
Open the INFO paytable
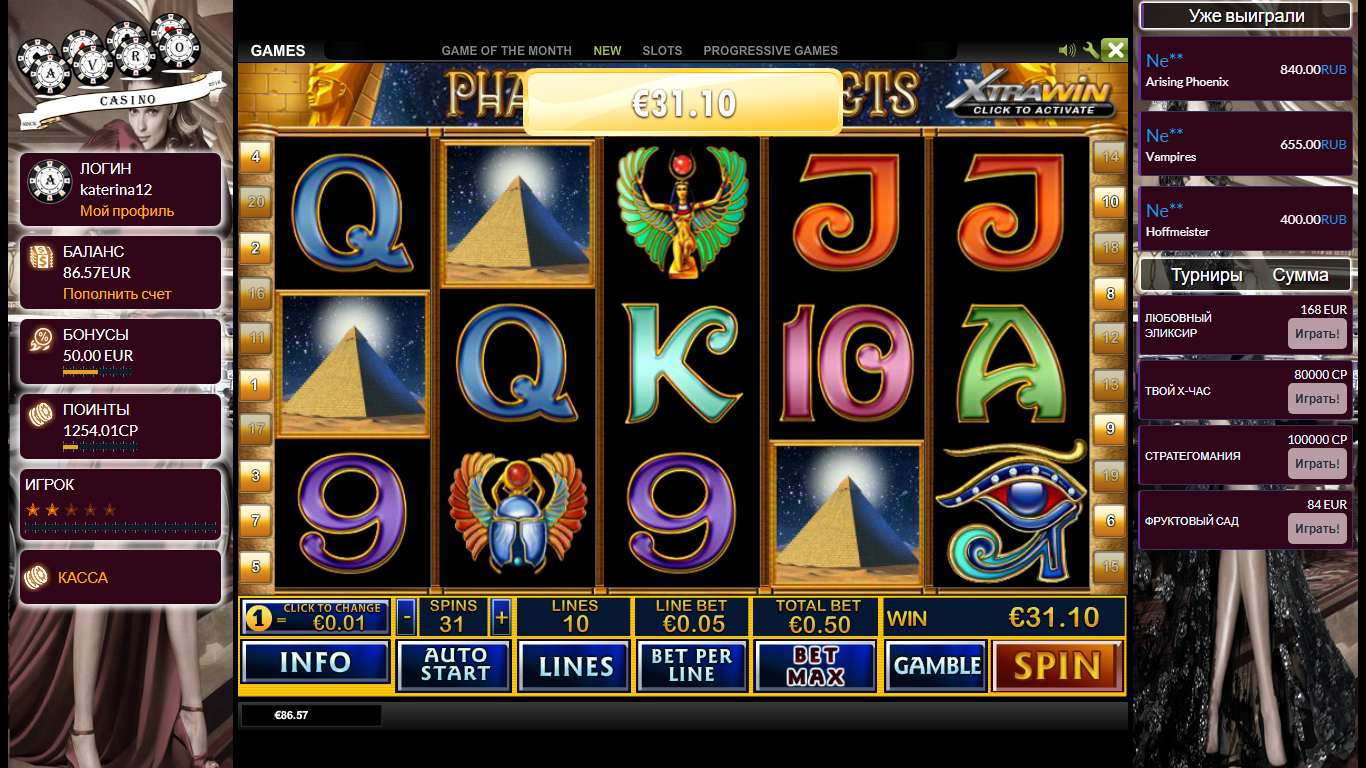[315, 663]
